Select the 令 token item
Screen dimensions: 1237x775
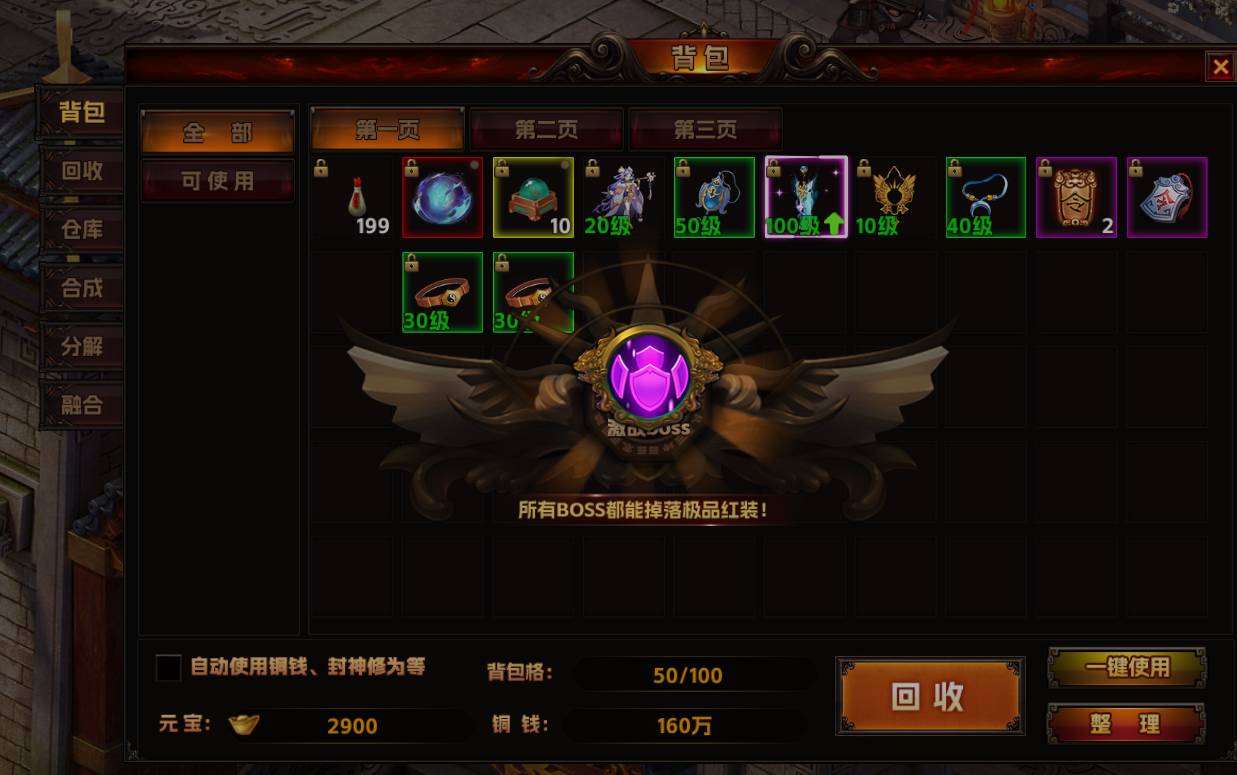(1076, 197)
